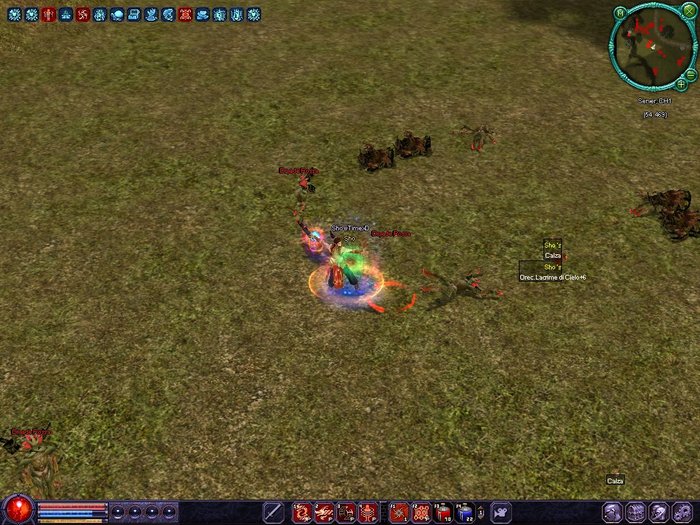Use the blue potion in the hotbar

(x=465, y=513)
